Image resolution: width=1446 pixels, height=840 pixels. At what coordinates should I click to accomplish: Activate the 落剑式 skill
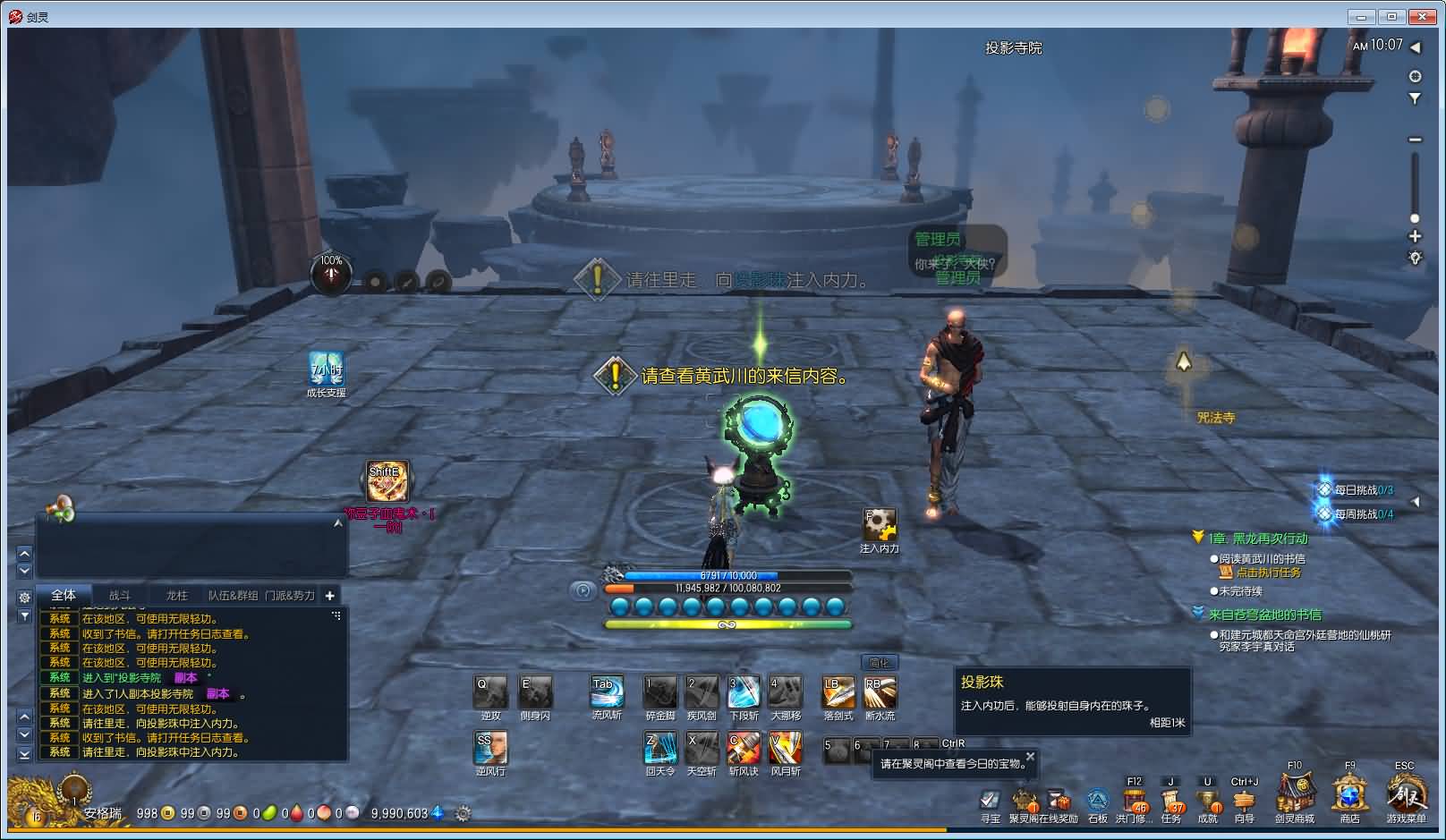(838, 692)
